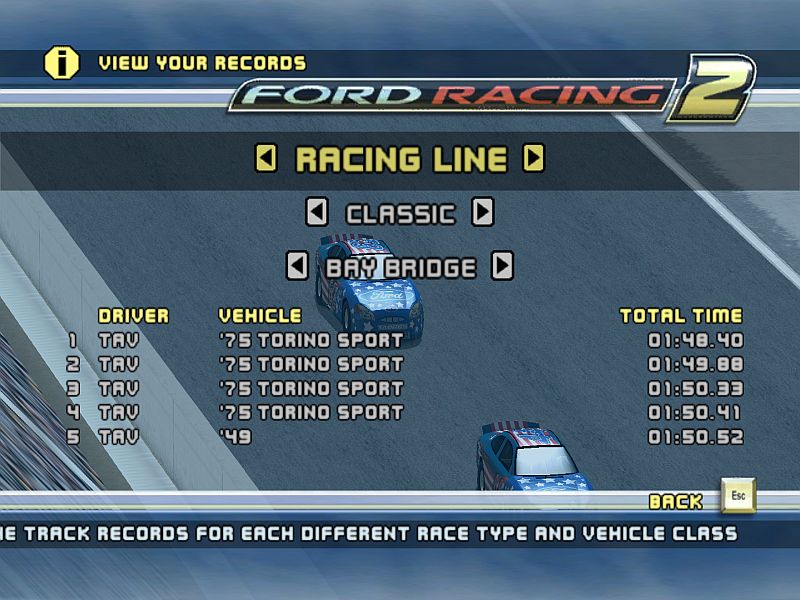Switch to the track before Bay Bridge
Screen dimensions: 800x600
[297, 266]
